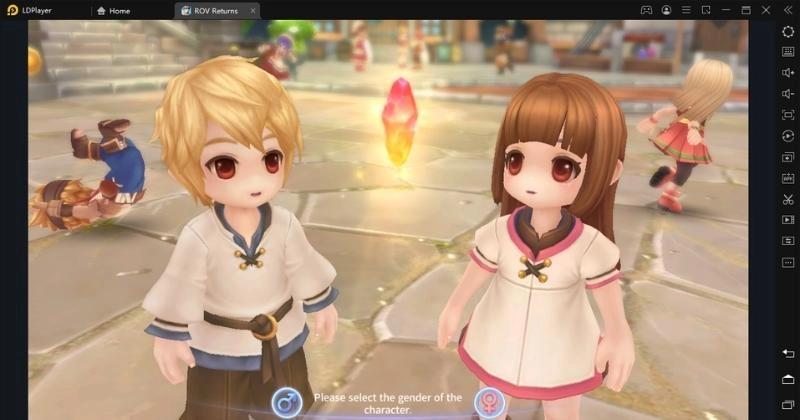Open the emulator settings gear
Image resolution: width=800 pixels, height=420 pixels.
tap(788, 31)
